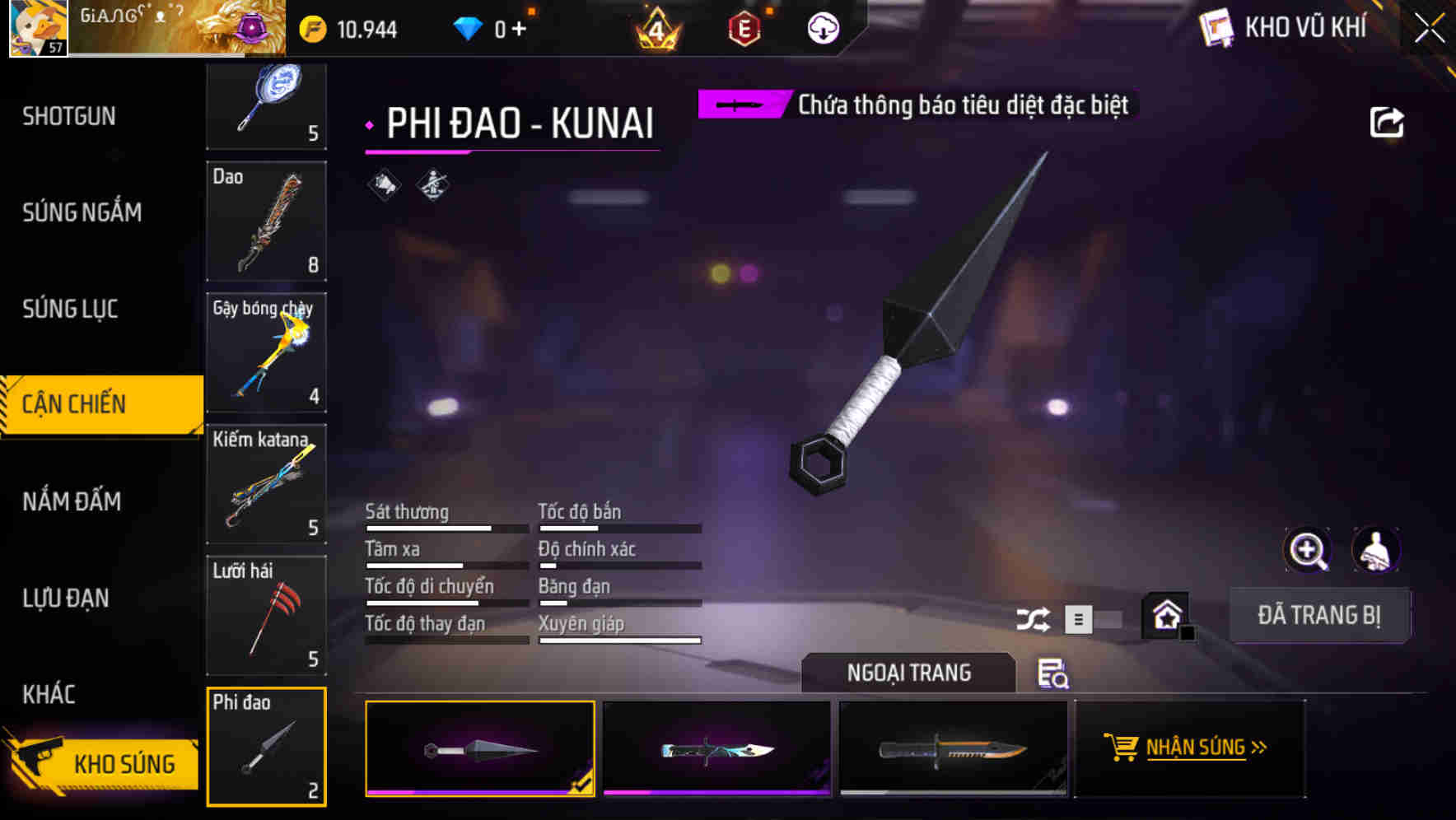Open the cloud download center
The width and height of the screenshot is (1456, 820).
(822, 27)
